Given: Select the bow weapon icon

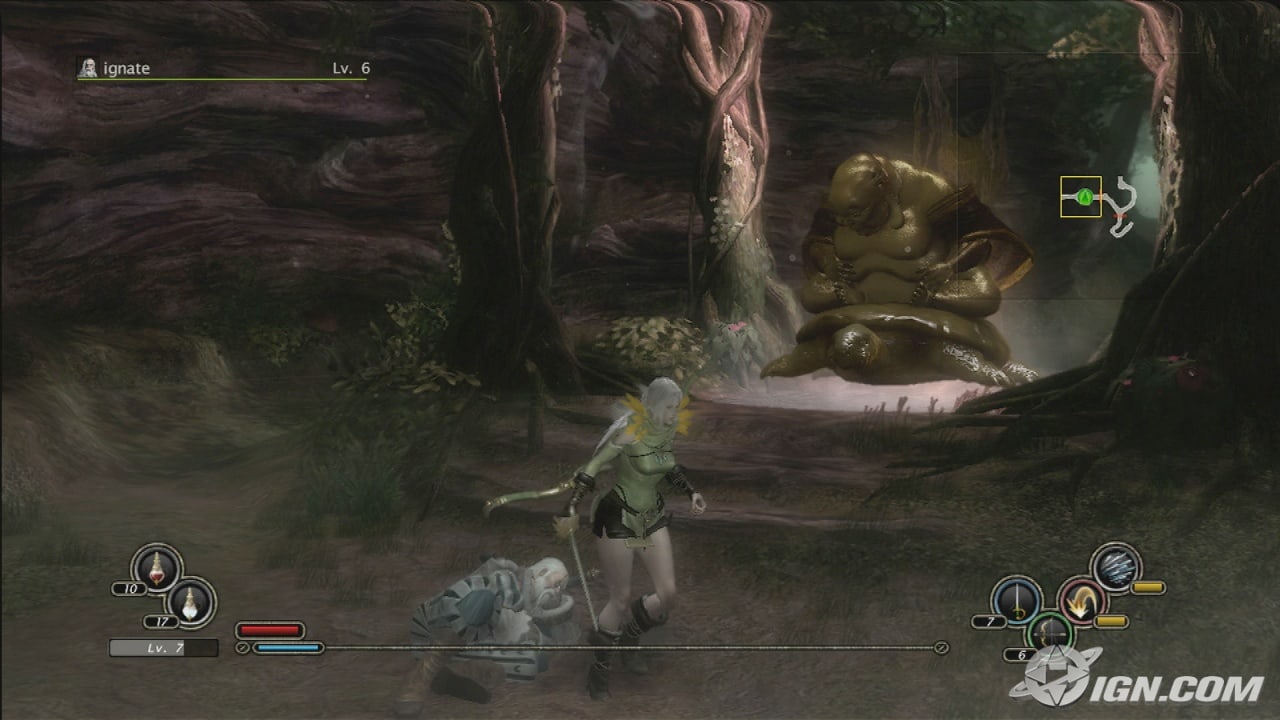Looking at the screenshot, I should coord(1049,632).
